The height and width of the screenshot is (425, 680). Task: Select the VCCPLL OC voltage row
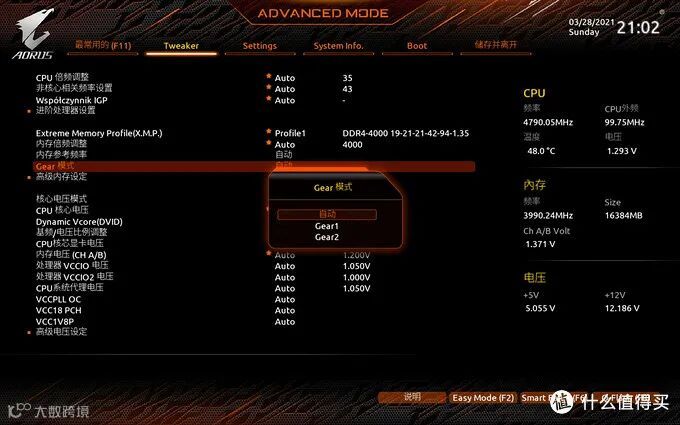point(59,299)
